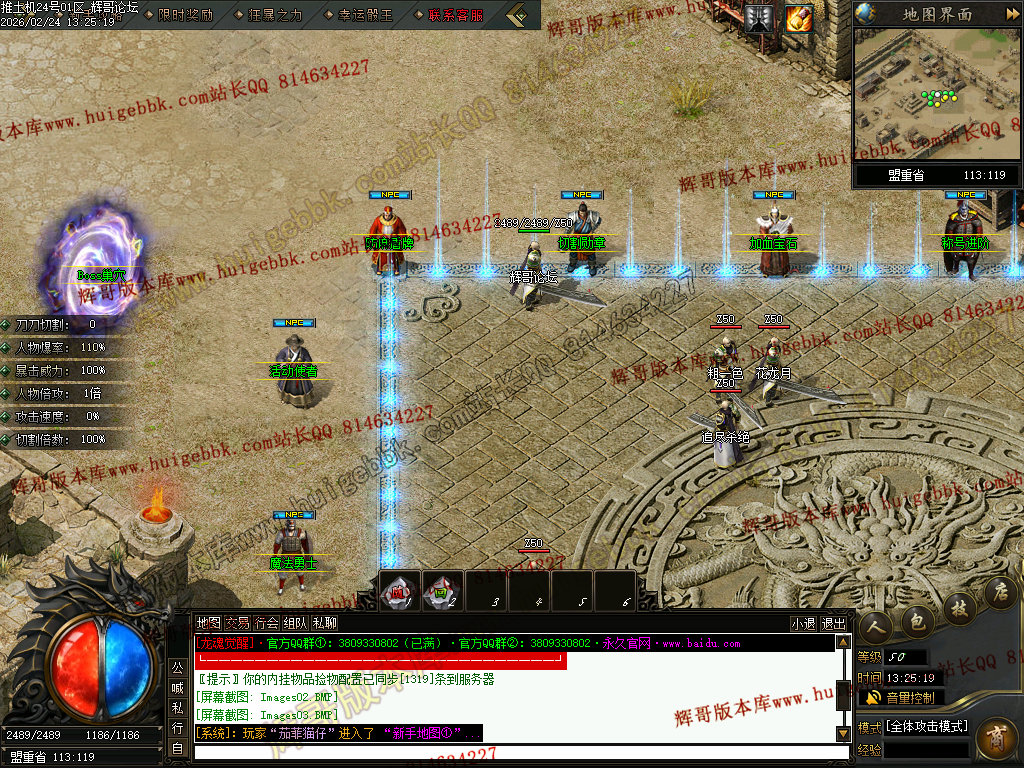
Task: Switch to the 组队 team tab
Action: (x=295, y=623)
